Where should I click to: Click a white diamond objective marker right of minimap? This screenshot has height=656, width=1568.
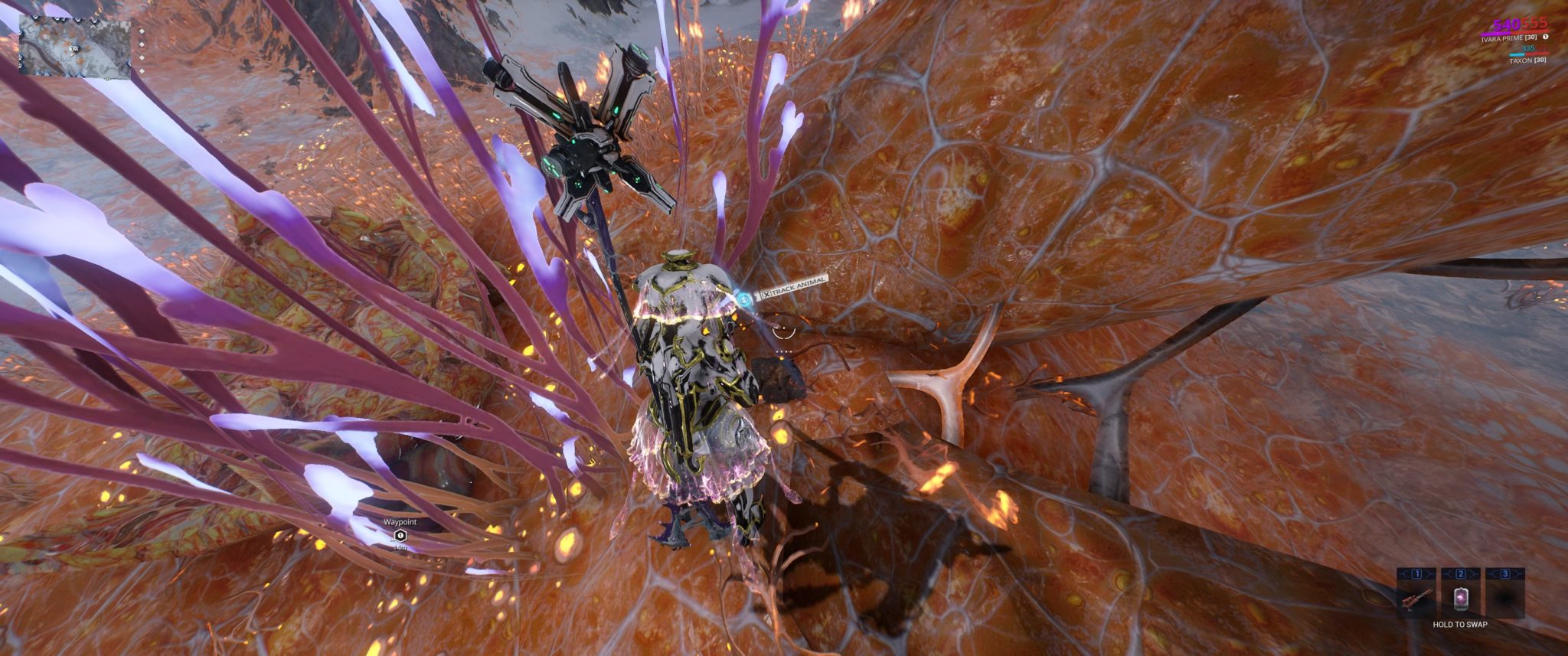point(142,44)
